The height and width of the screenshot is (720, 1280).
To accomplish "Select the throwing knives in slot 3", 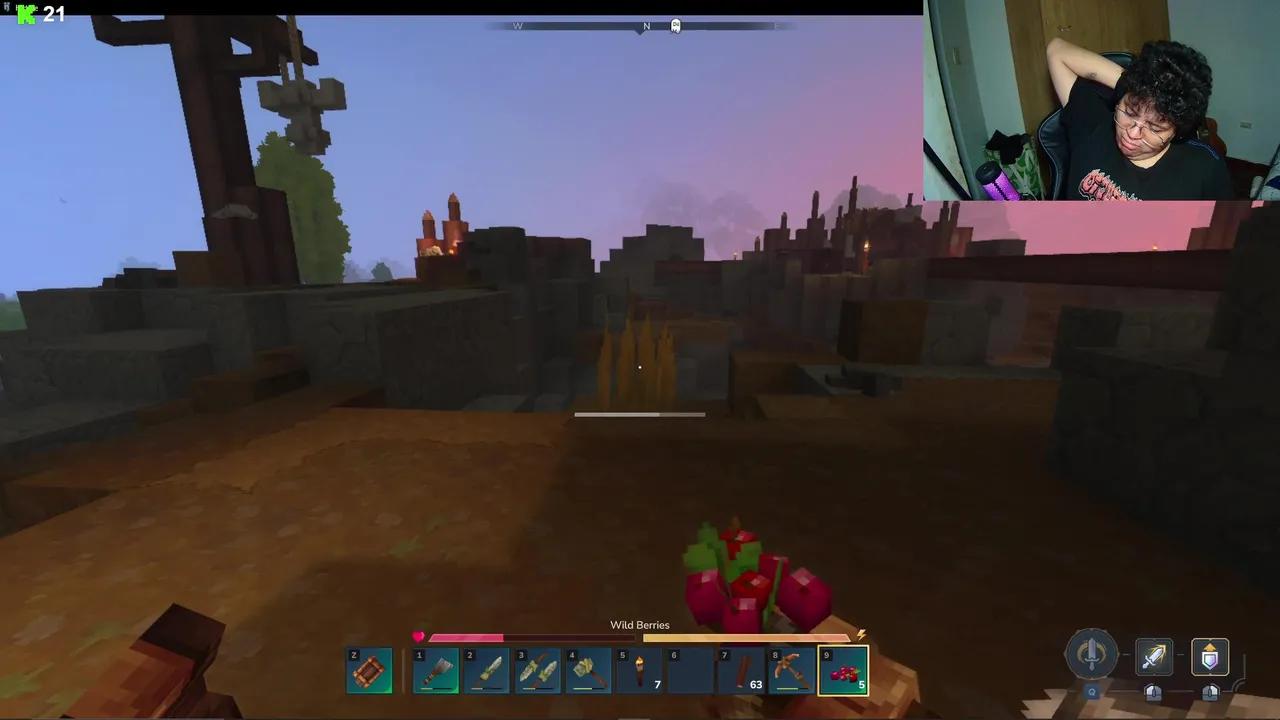I will 538,668.
